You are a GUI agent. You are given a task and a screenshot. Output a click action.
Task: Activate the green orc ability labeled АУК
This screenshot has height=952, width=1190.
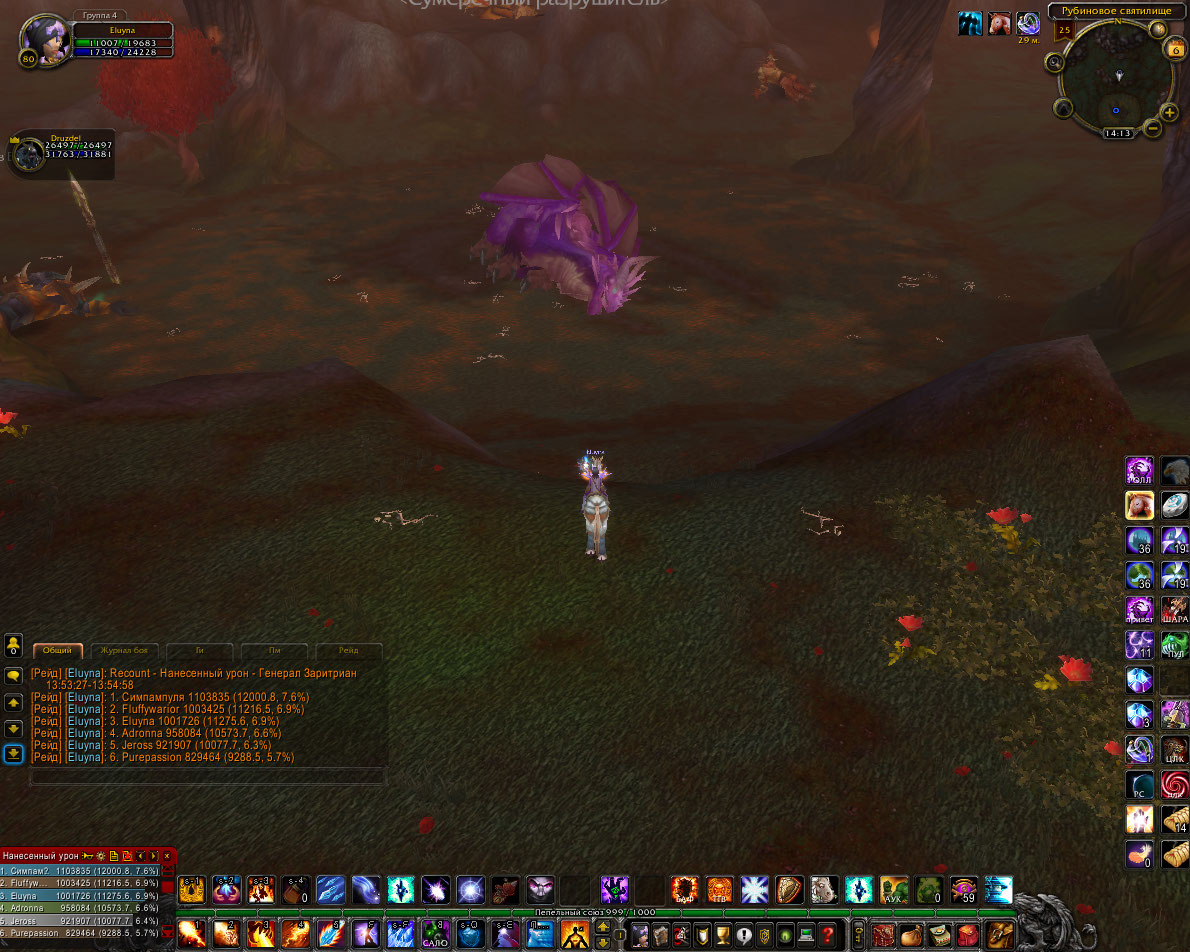(x=894, y=889)
